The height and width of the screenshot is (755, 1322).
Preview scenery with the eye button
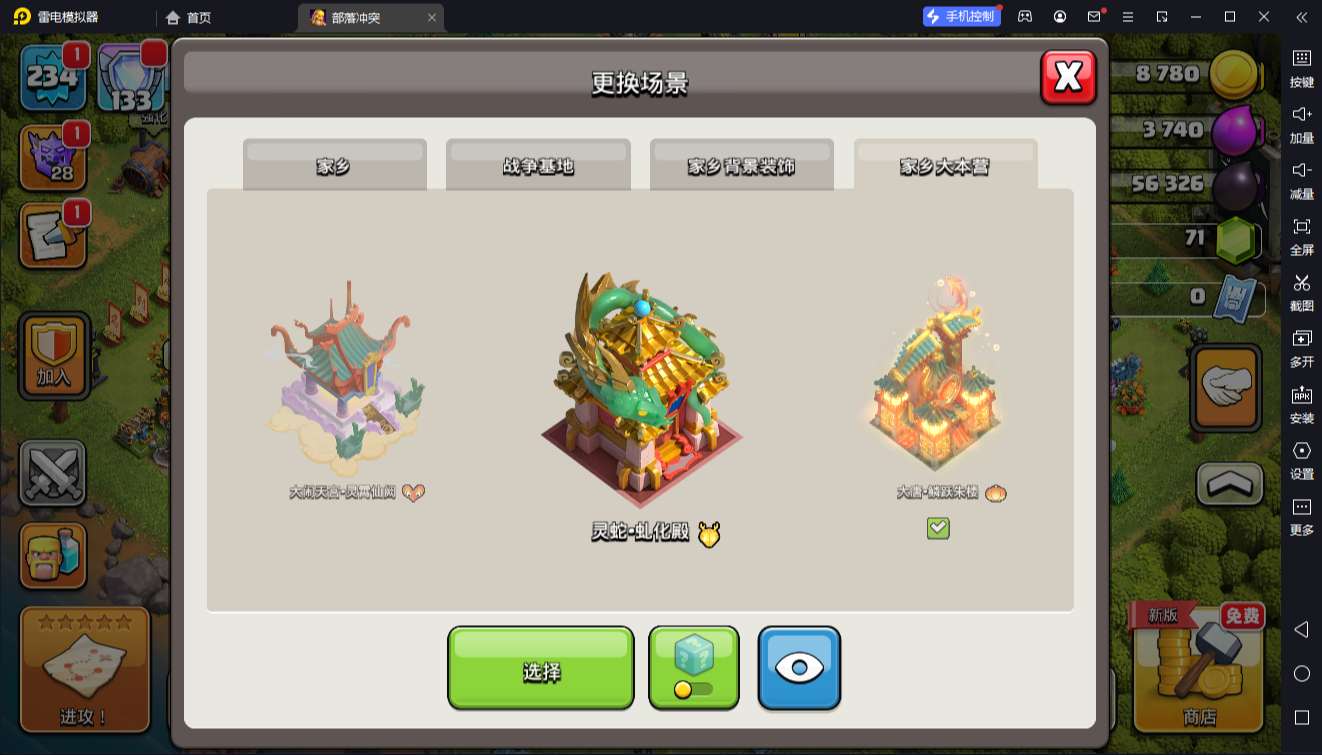tap(798, 668)
